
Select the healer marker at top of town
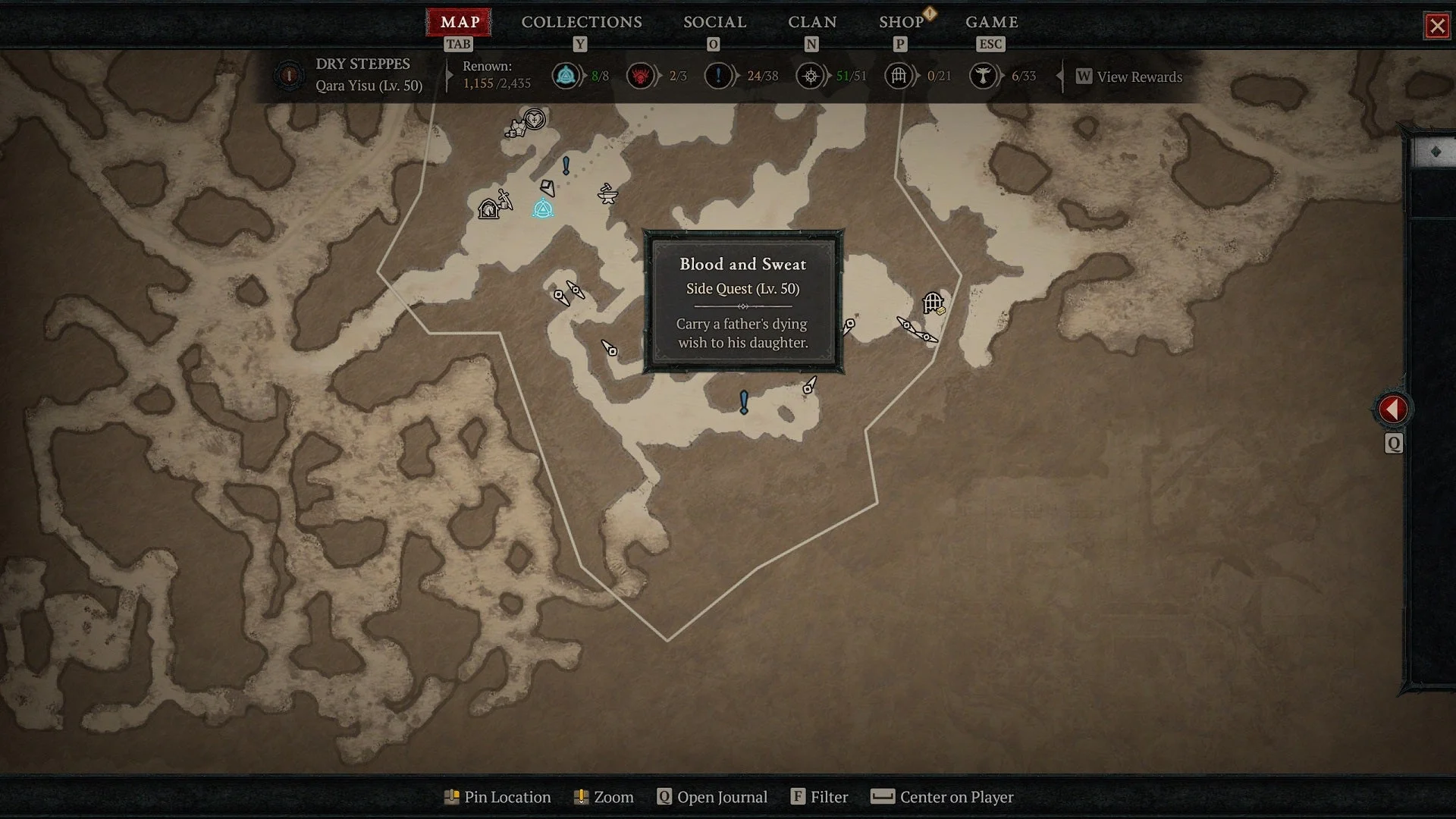(535, 119)
